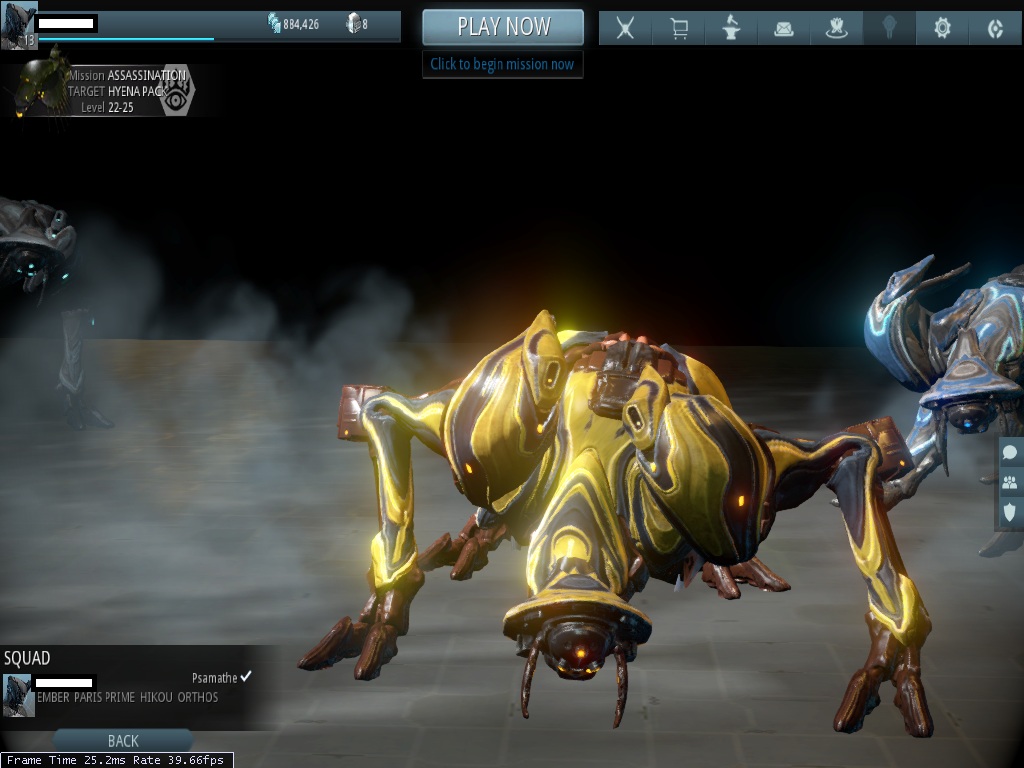The height and width of the screenshot is (768, 1024).
Task: Select the darkened key-shaped toolbar icon
Action: click(889, 28)
